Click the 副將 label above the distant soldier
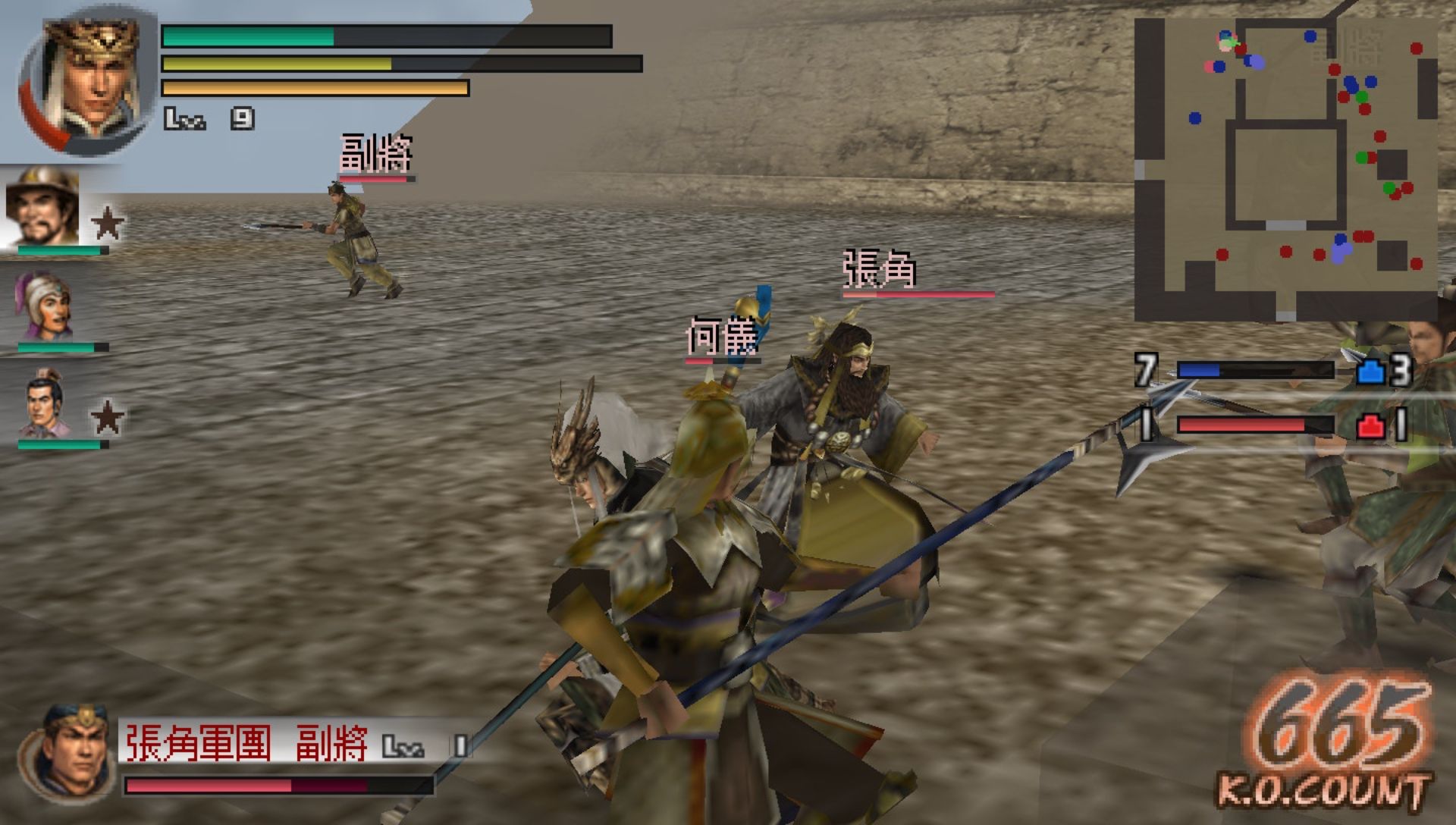This screenshot has width=1456, height=825. [x=375, y=155]
